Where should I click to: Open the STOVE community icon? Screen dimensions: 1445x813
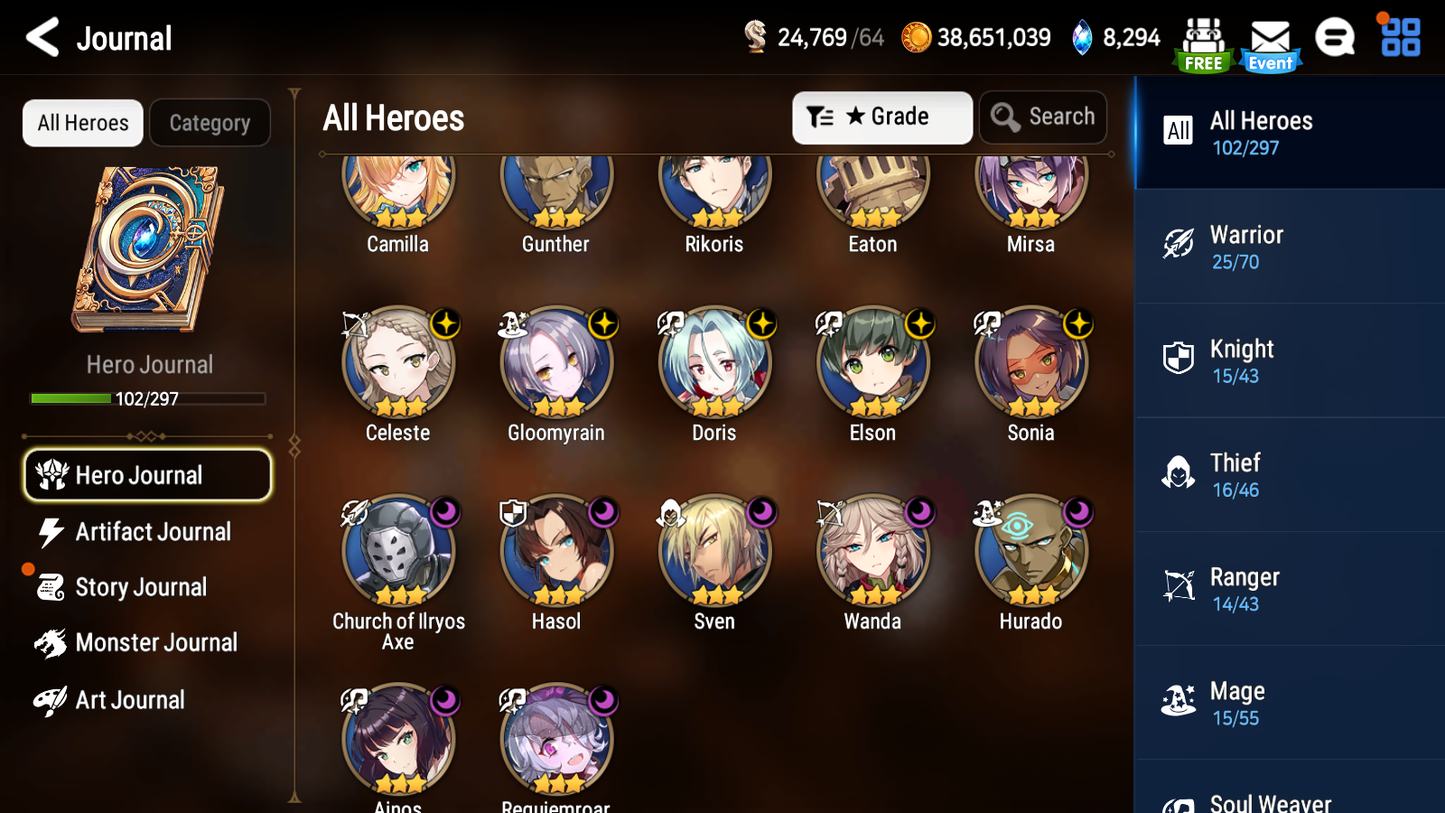tap(1336, 38)
